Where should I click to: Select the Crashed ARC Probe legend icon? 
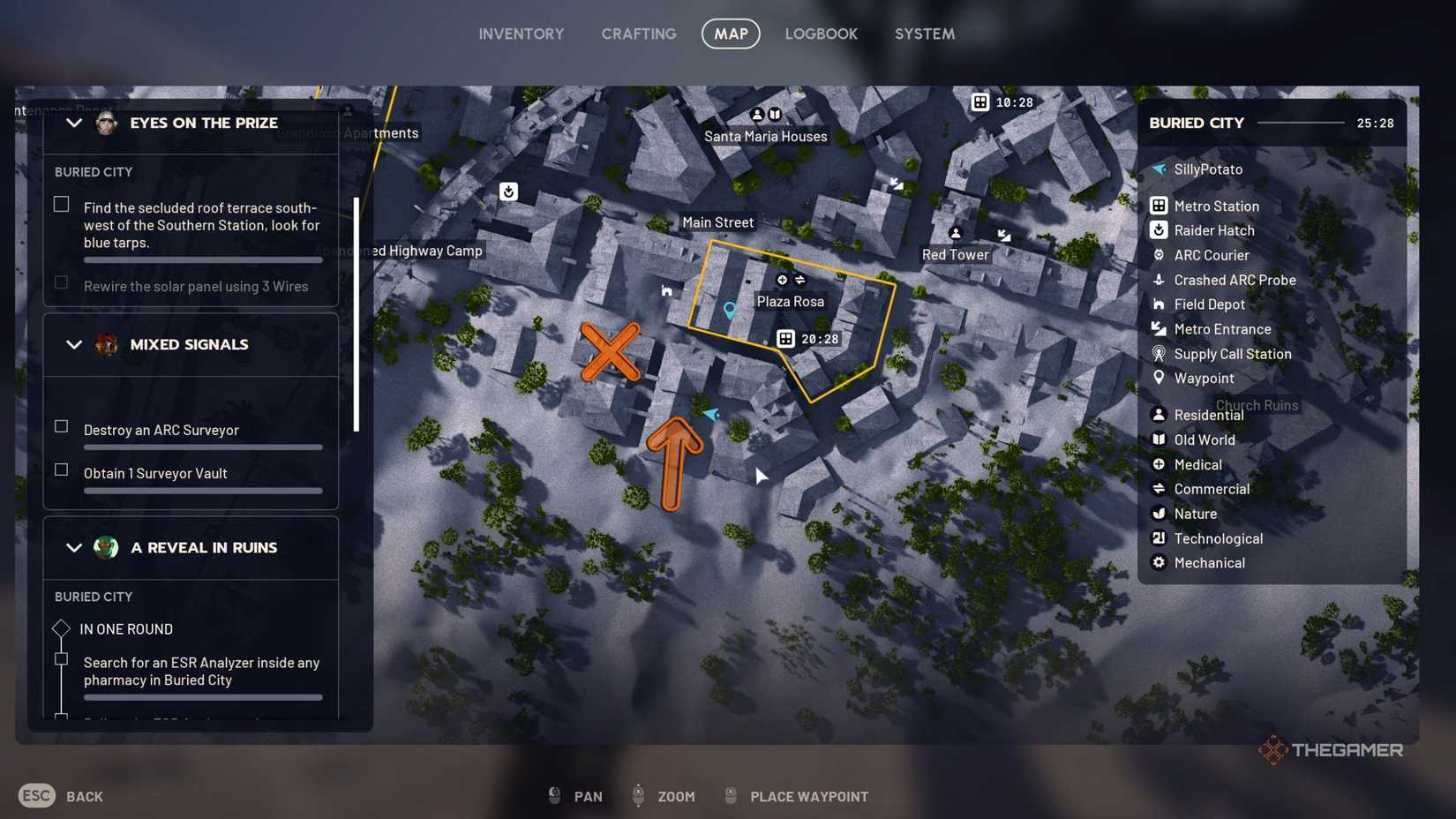(x=1160, y=280)
